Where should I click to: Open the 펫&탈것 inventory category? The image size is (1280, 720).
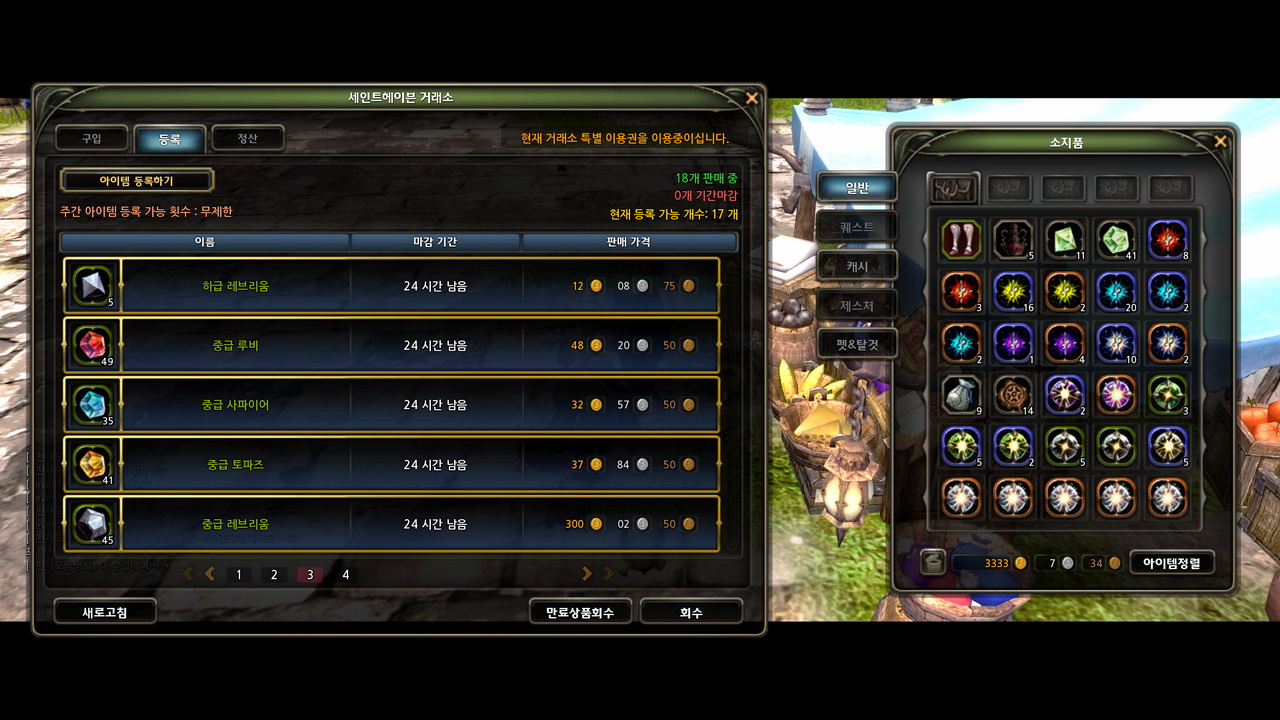[x=857, y=345]
